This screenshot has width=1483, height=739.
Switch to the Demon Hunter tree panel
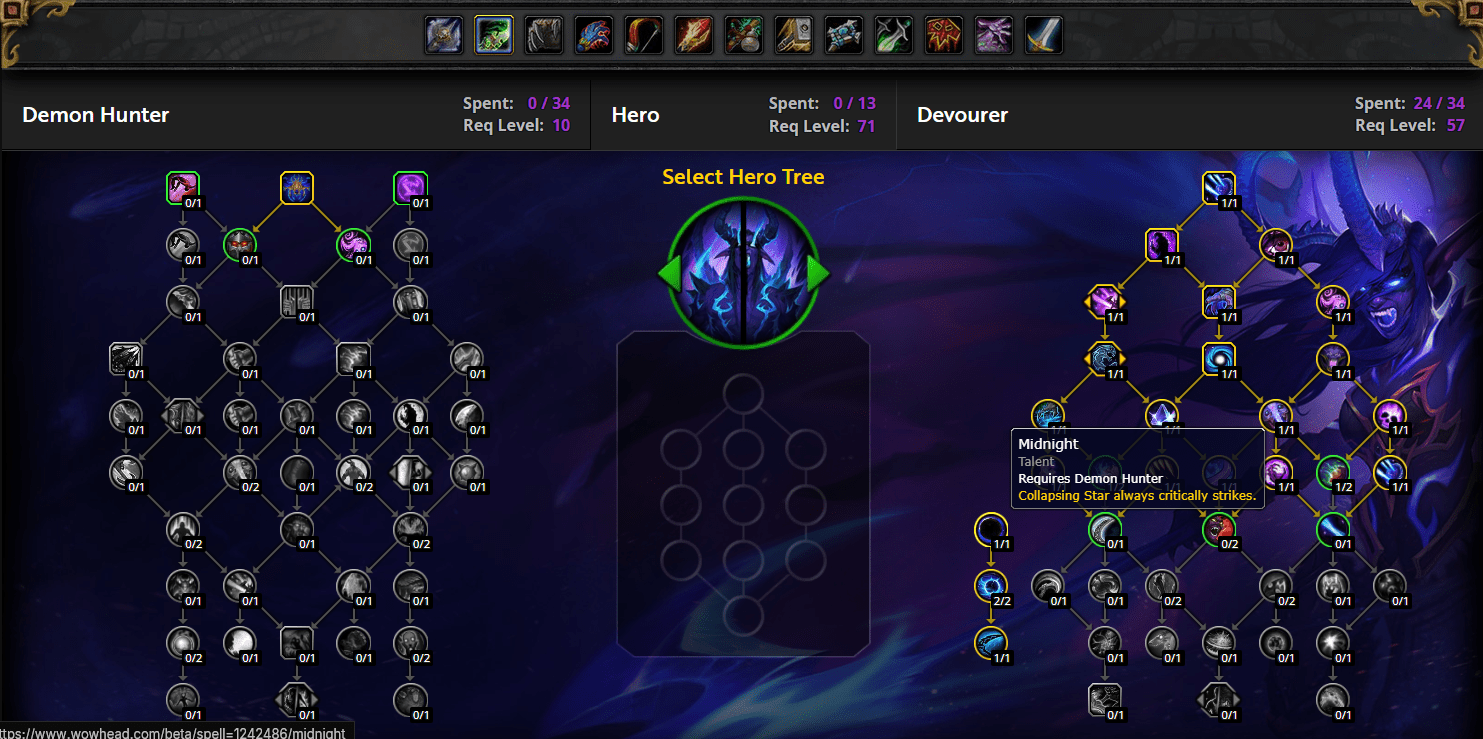coord(95,114)
